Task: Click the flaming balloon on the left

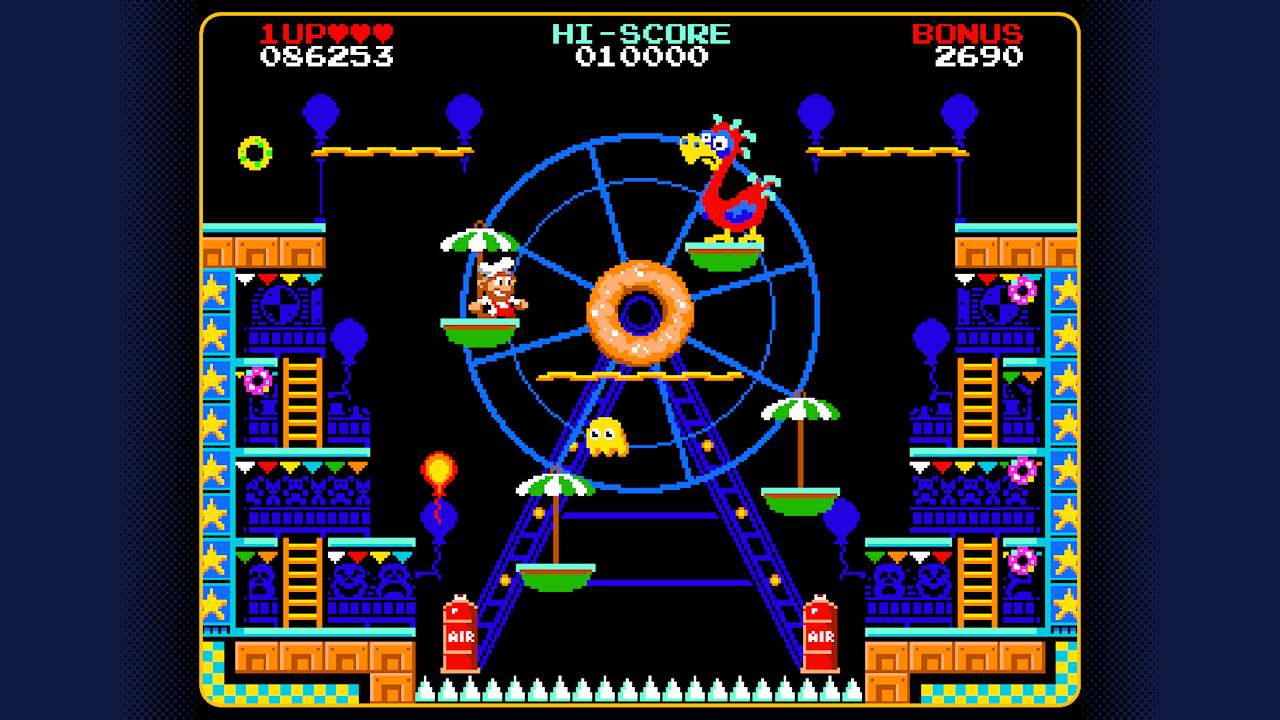Action: [436, 468]
